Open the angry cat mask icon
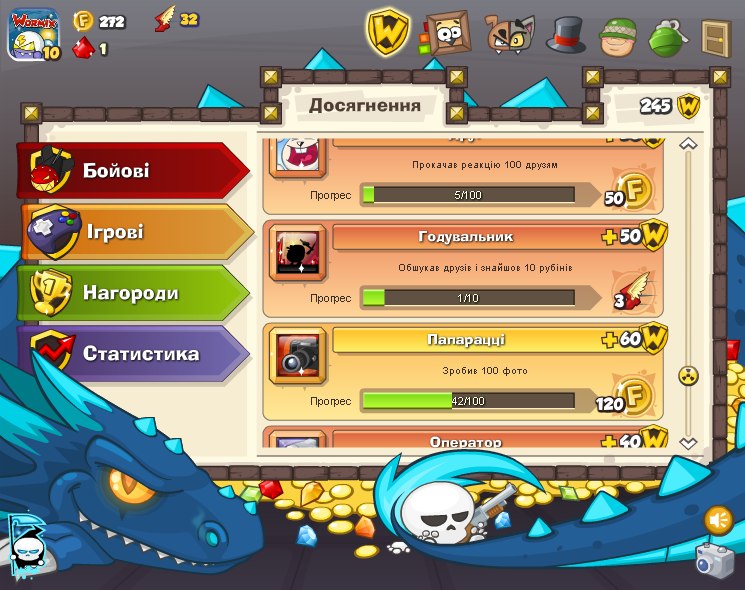This screenshot has width=745, height=590. click(509, 35)
